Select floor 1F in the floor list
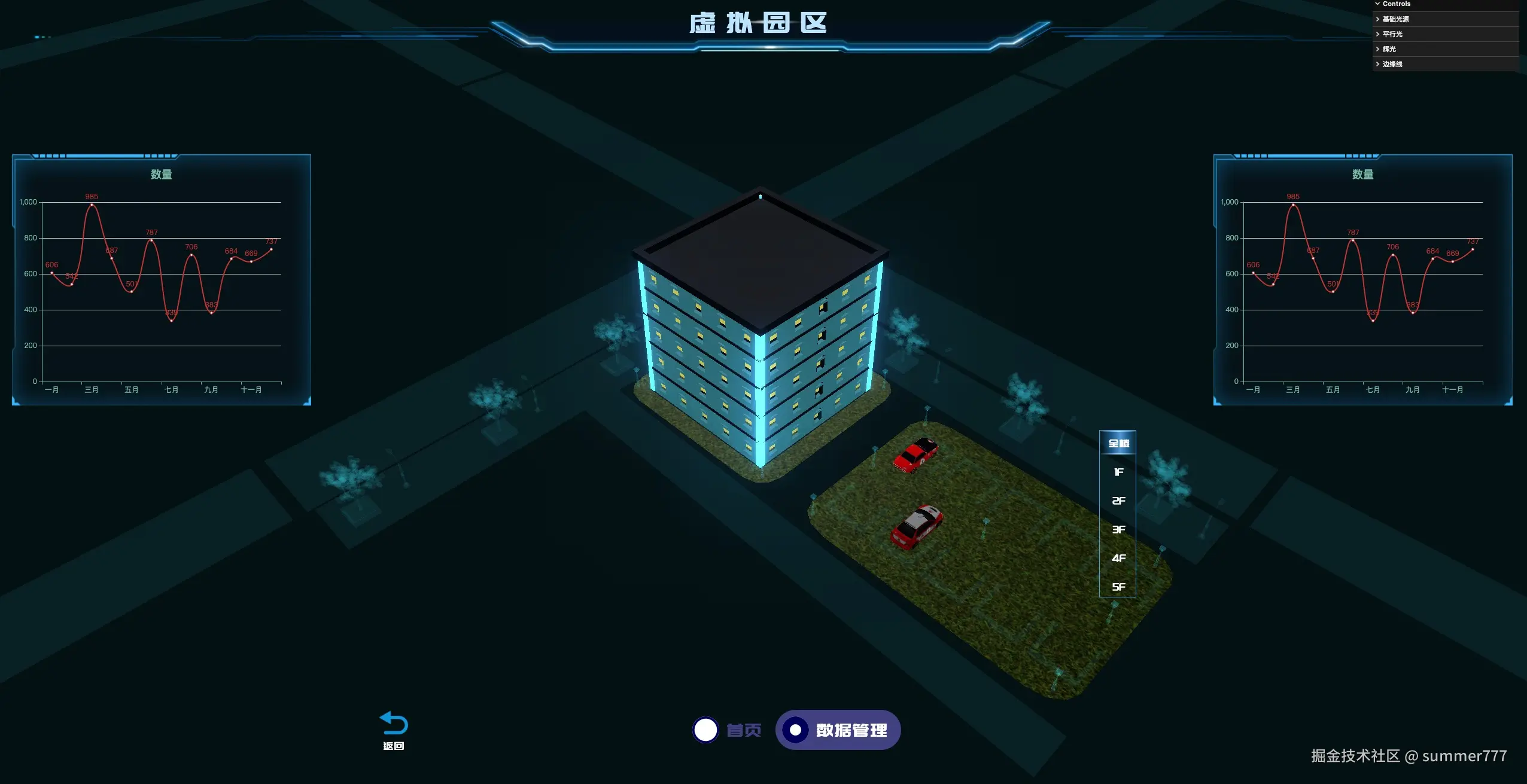1527x784 pixels. point(1118,472)
